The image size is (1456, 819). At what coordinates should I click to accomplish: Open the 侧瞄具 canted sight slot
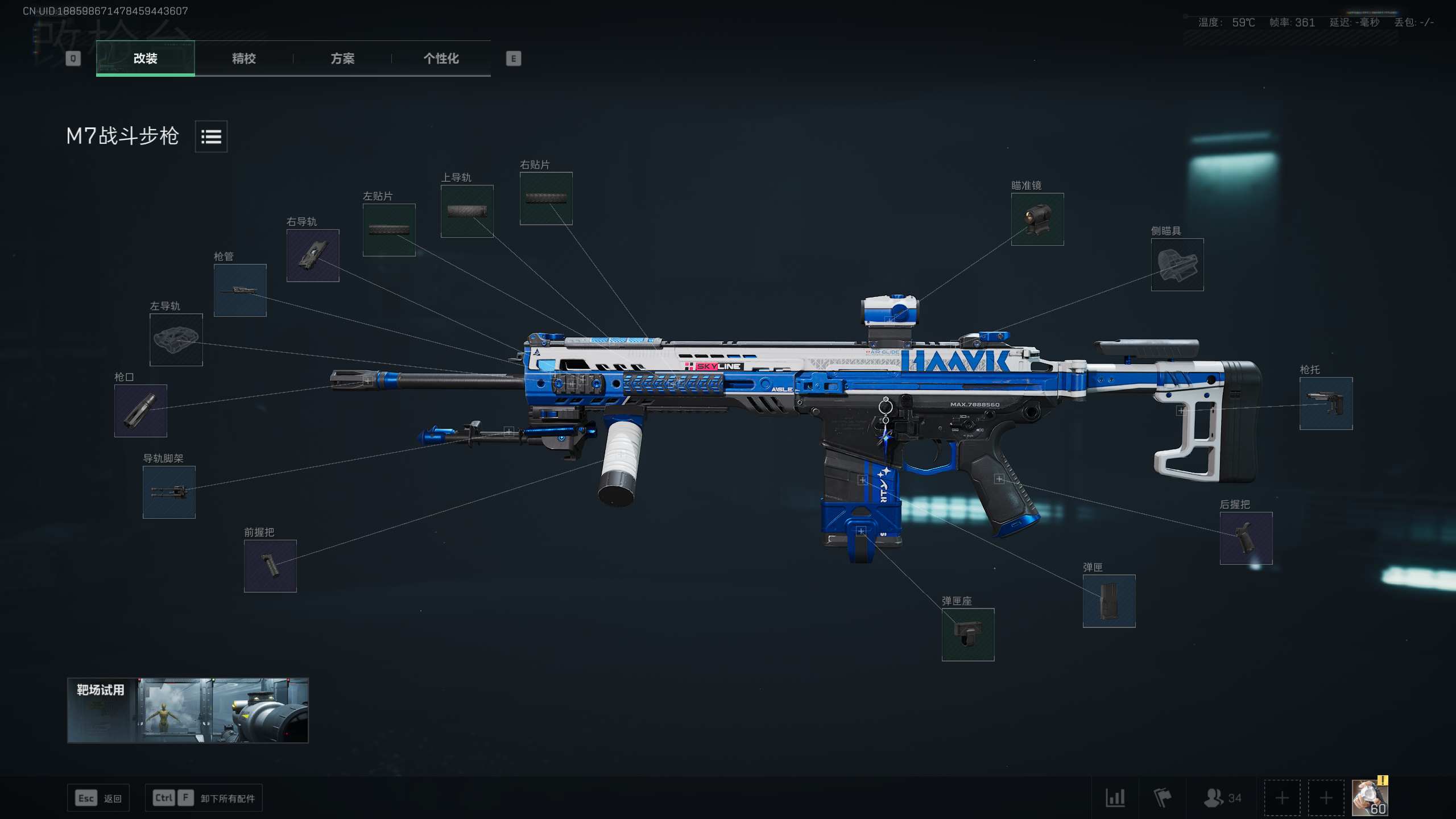coord(1177,264)
